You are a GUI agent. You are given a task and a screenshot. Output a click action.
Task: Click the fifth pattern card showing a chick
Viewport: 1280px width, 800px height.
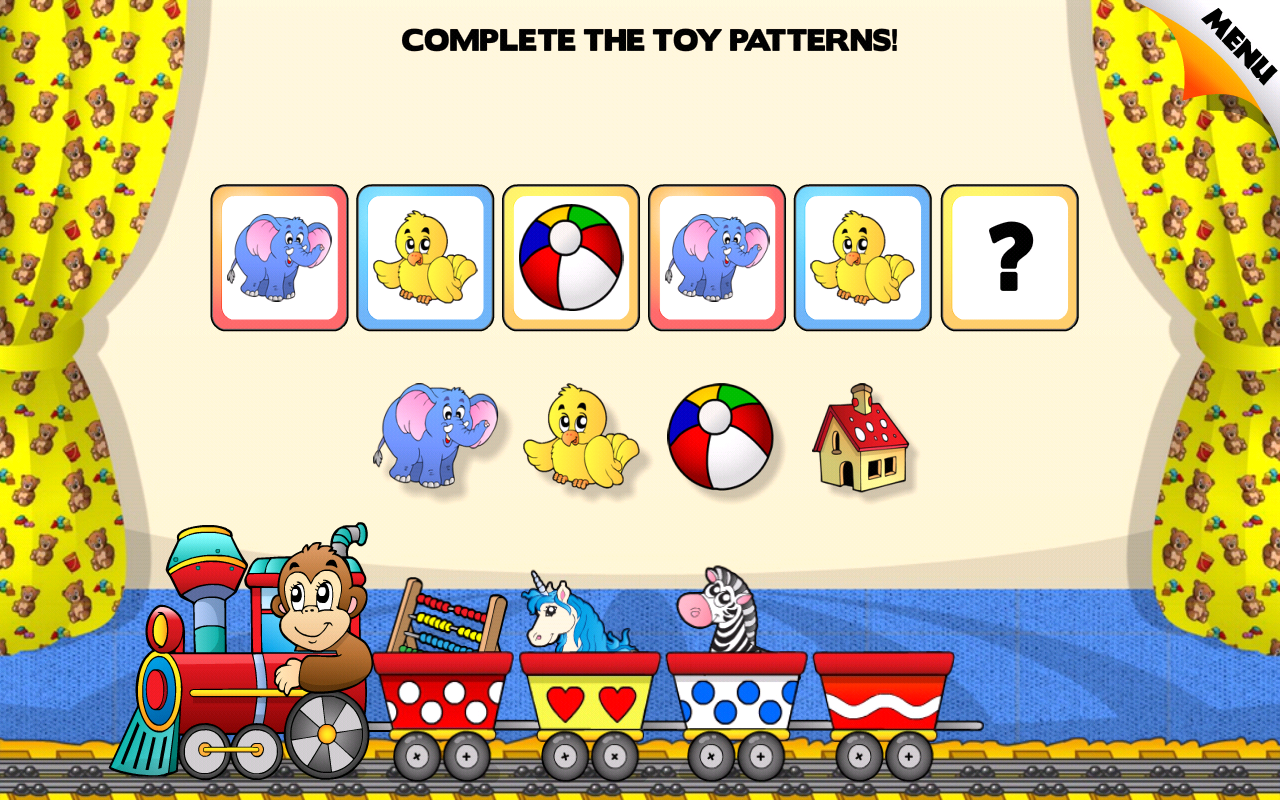863,256
